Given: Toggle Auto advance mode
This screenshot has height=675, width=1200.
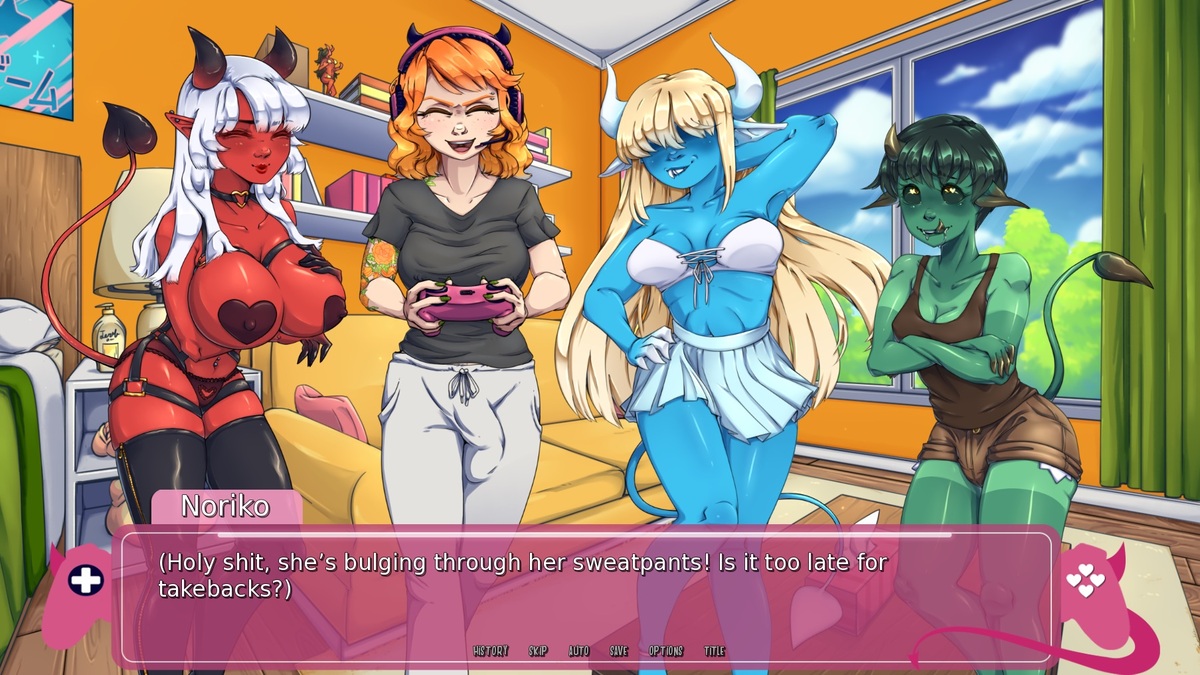Looking at the screenshot, I should click(x=579, y=651).
